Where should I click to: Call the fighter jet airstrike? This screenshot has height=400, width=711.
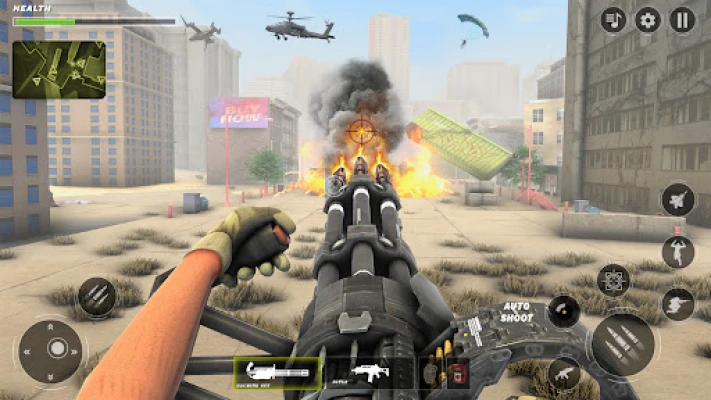pyautogui.click(x=677, y=200)
